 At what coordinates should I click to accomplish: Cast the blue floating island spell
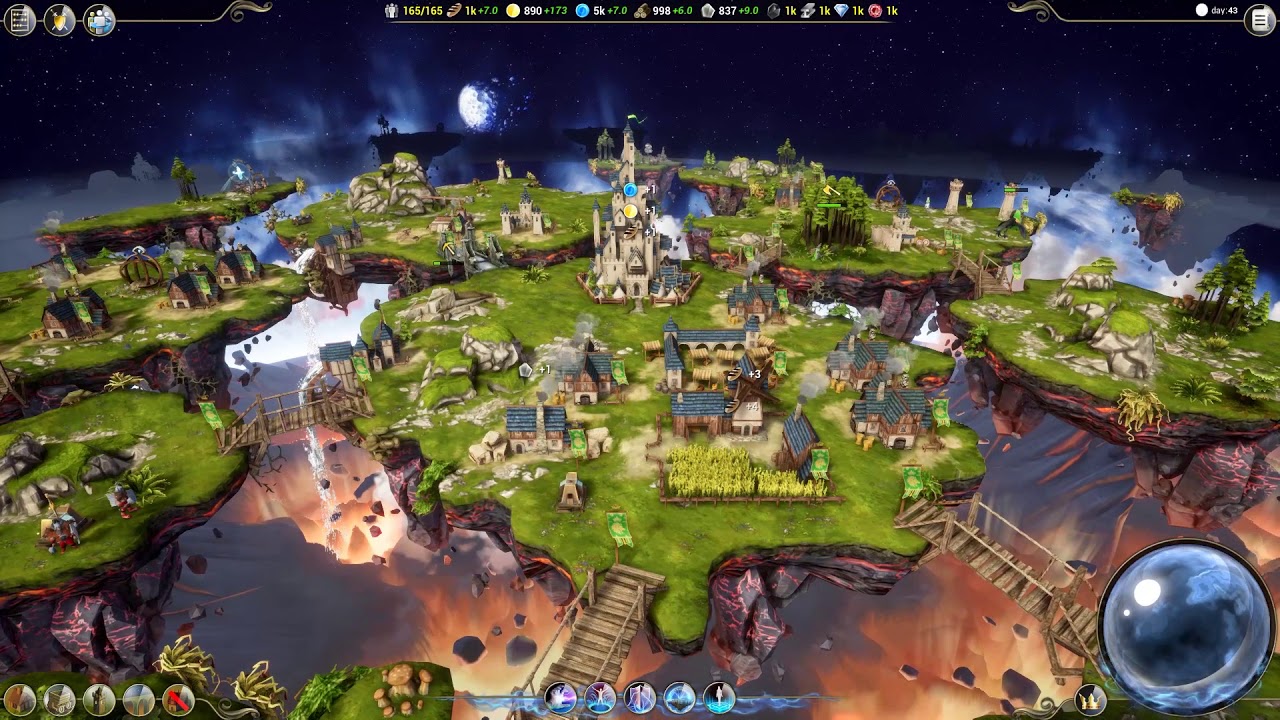680,697
